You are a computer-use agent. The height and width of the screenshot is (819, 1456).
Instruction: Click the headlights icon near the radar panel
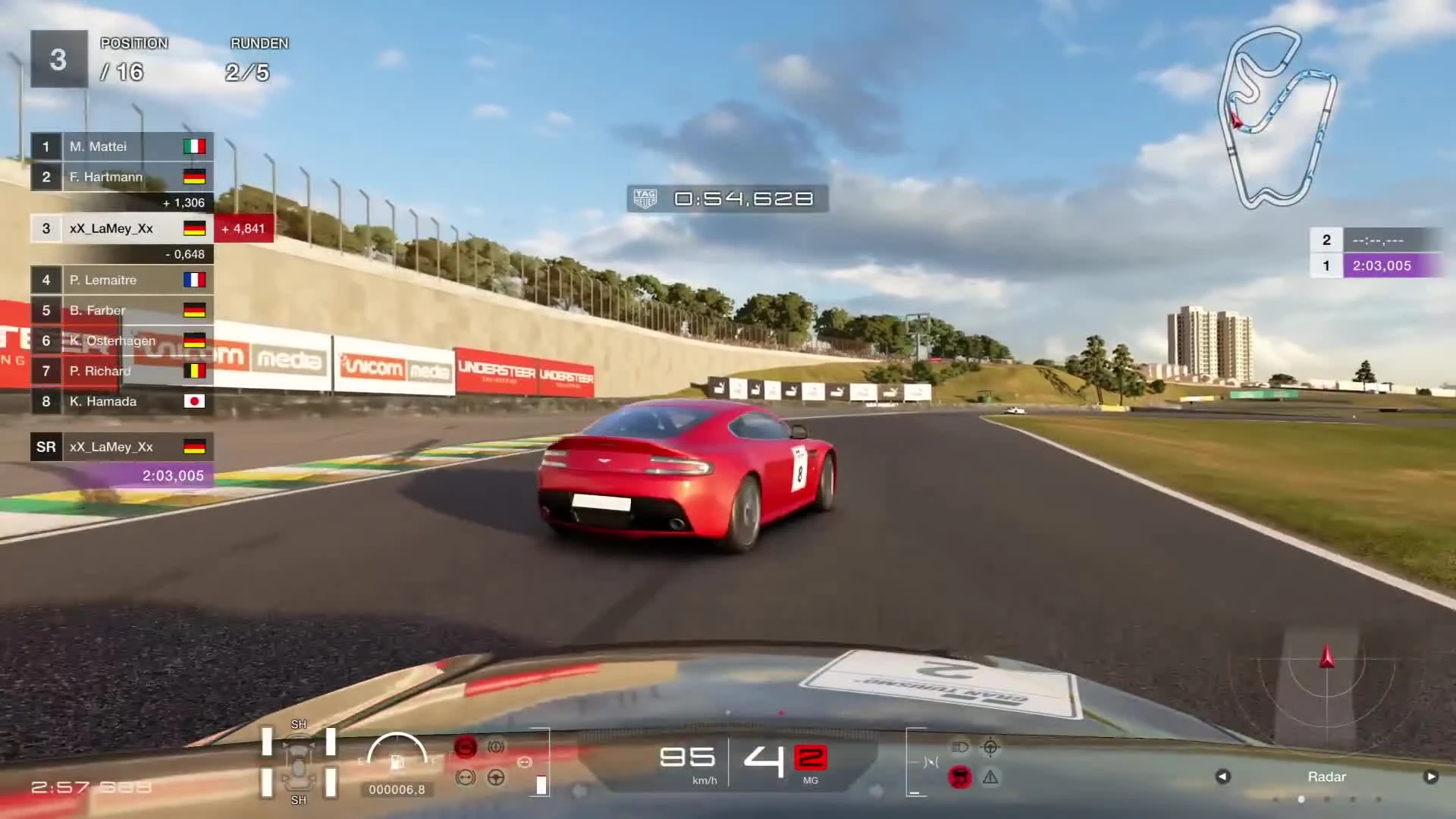coord(961,746)
